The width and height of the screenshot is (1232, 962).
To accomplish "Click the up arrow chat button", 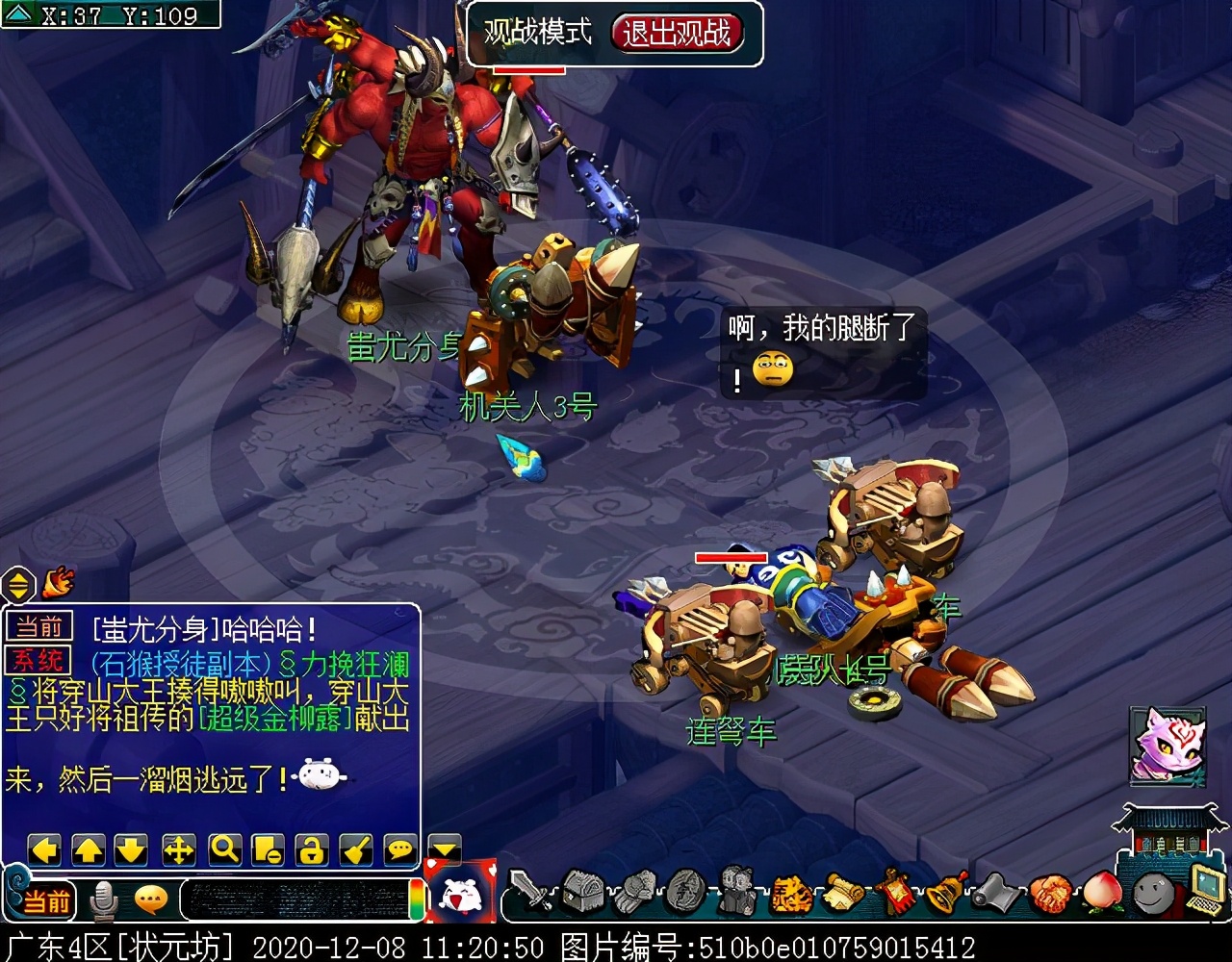I will point(89,849).
